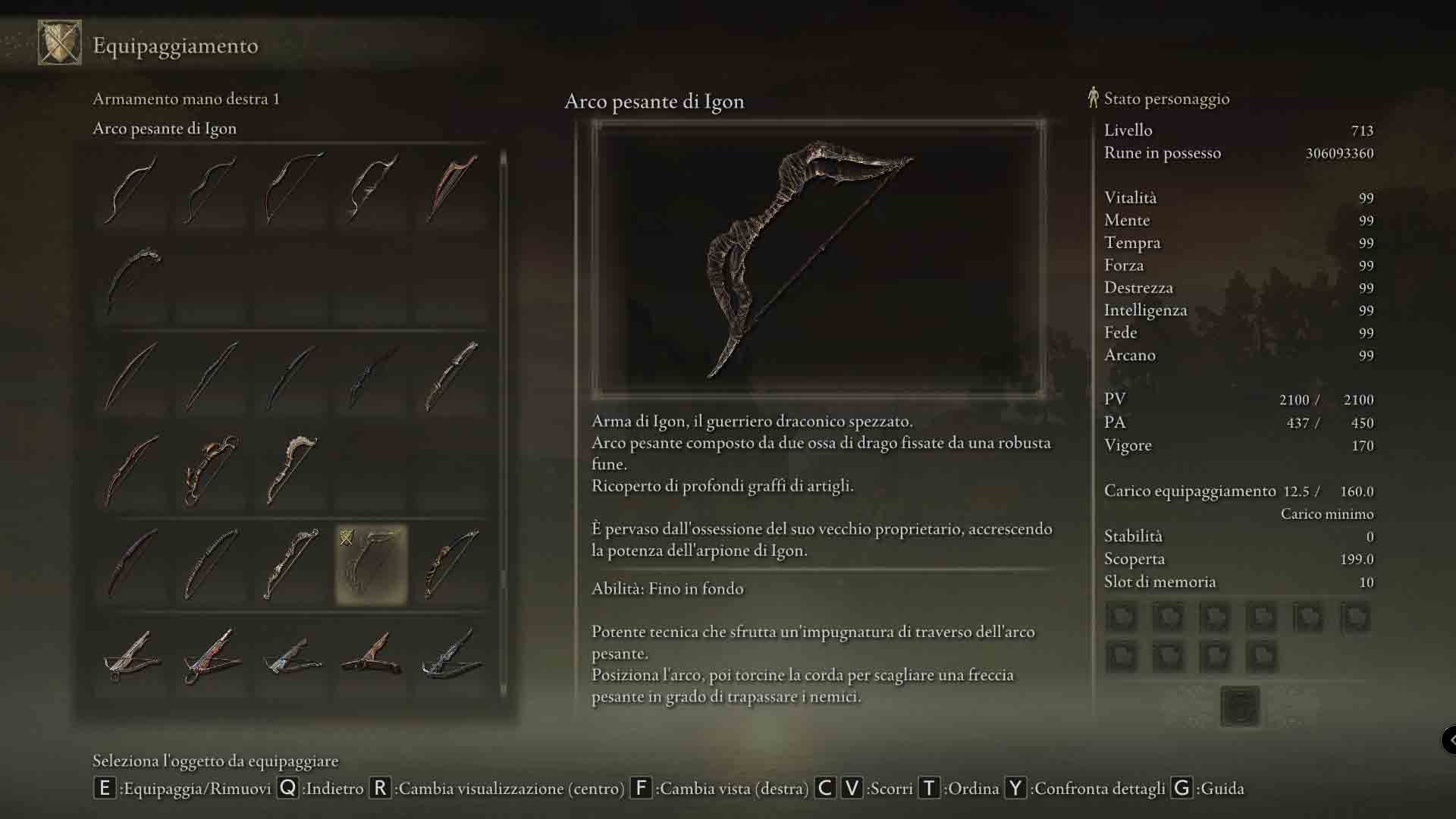Pick the crossbow with red and blue stock
The image size is (1456, 819).
click(x=212, y=657)
